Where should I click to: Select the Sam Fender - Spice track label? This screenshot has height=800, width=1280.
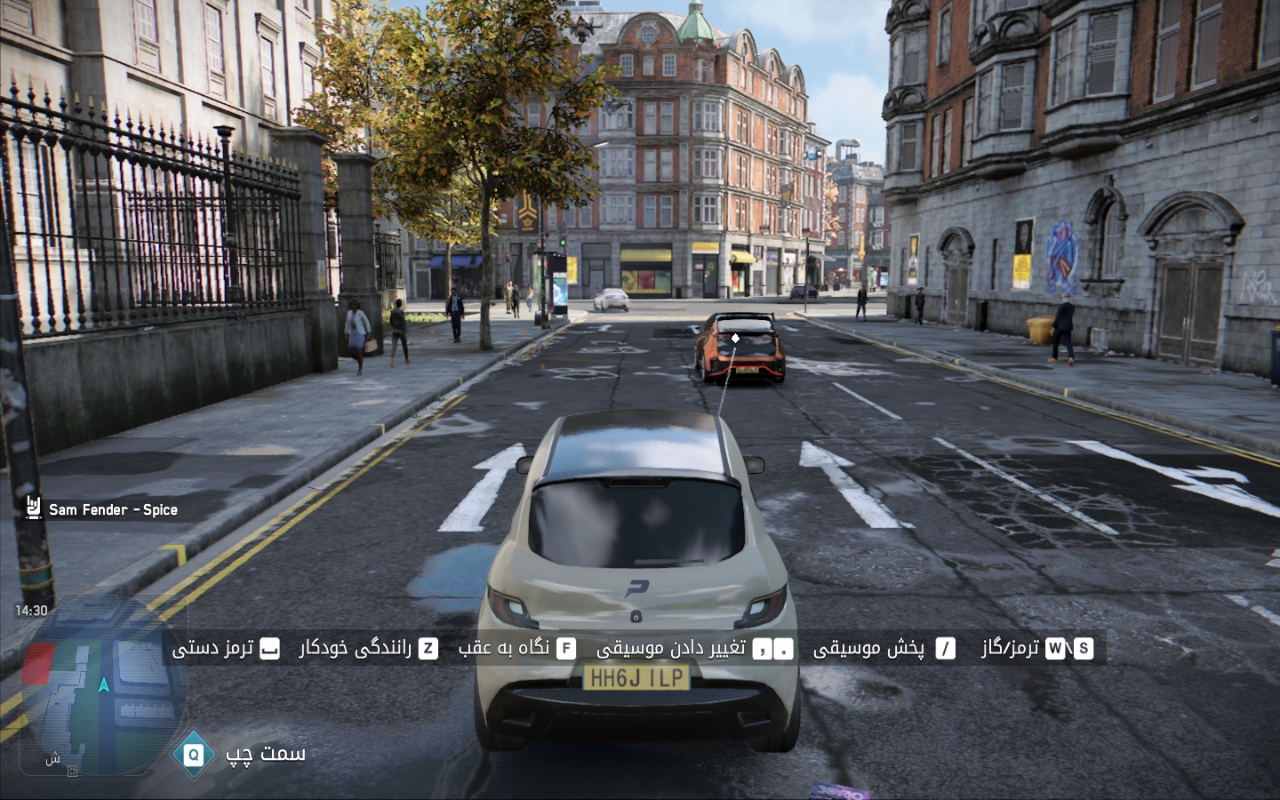(x=113, y=510)
